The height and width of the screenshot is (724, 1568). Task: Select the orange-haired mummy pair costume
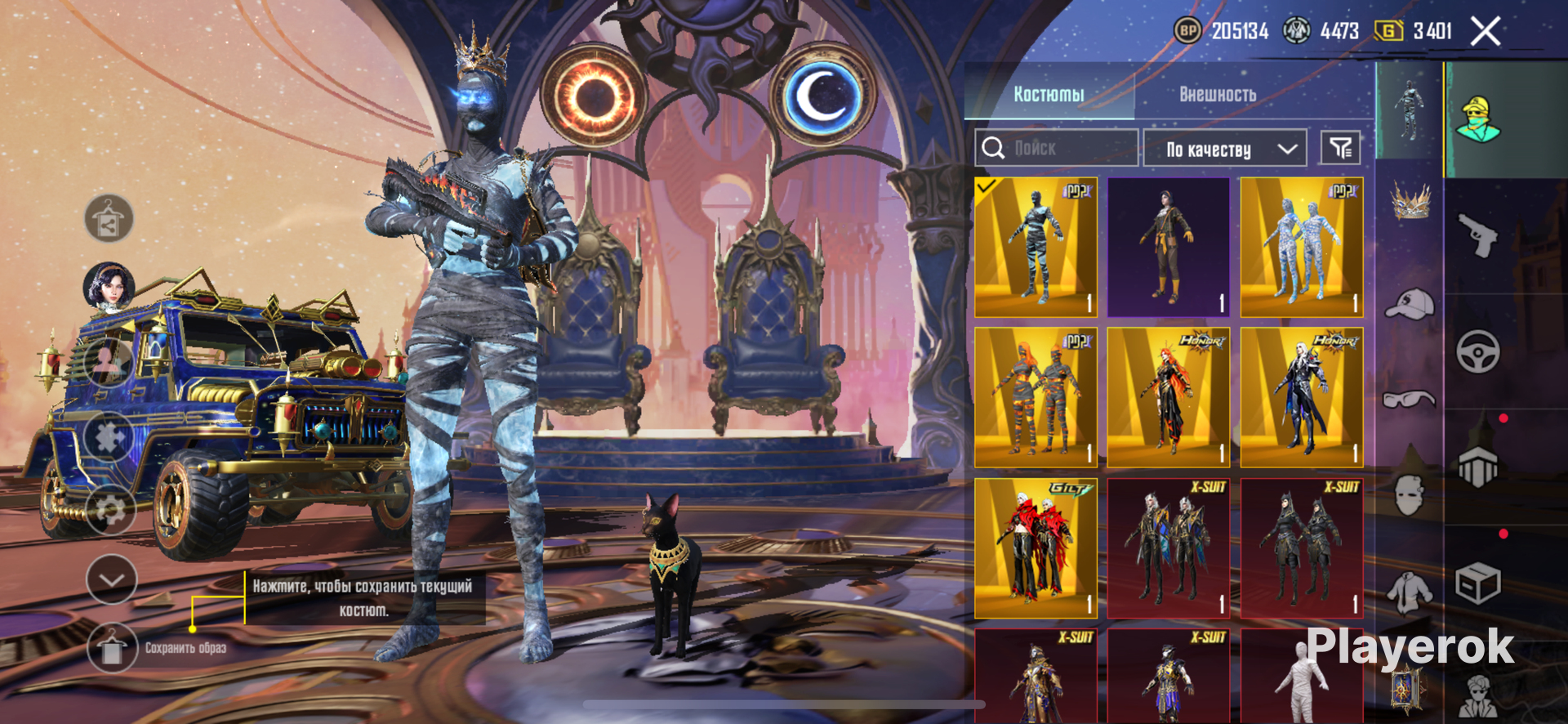coord(1036,398)
